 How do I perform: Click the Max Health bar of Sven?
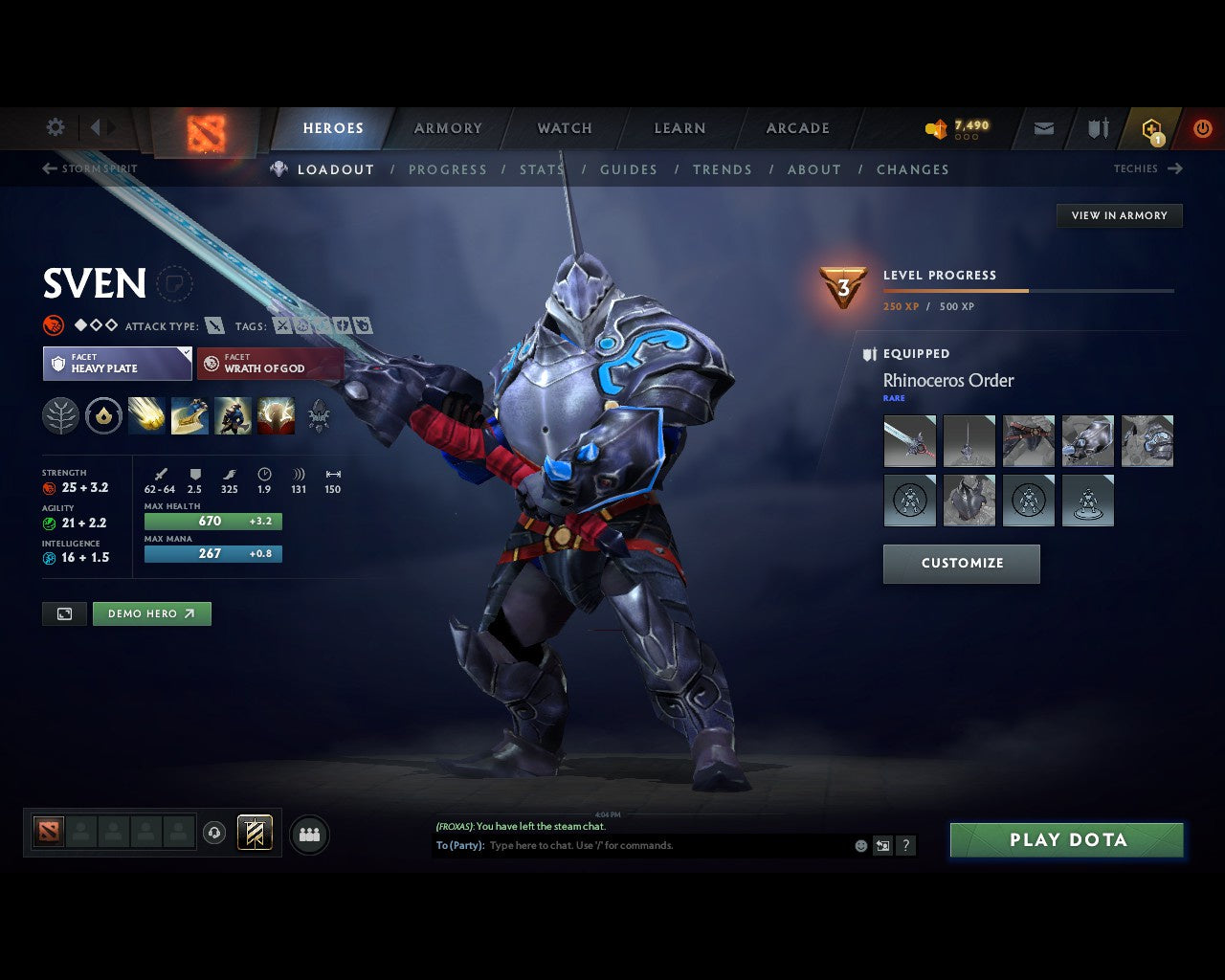tap(212, 521)
